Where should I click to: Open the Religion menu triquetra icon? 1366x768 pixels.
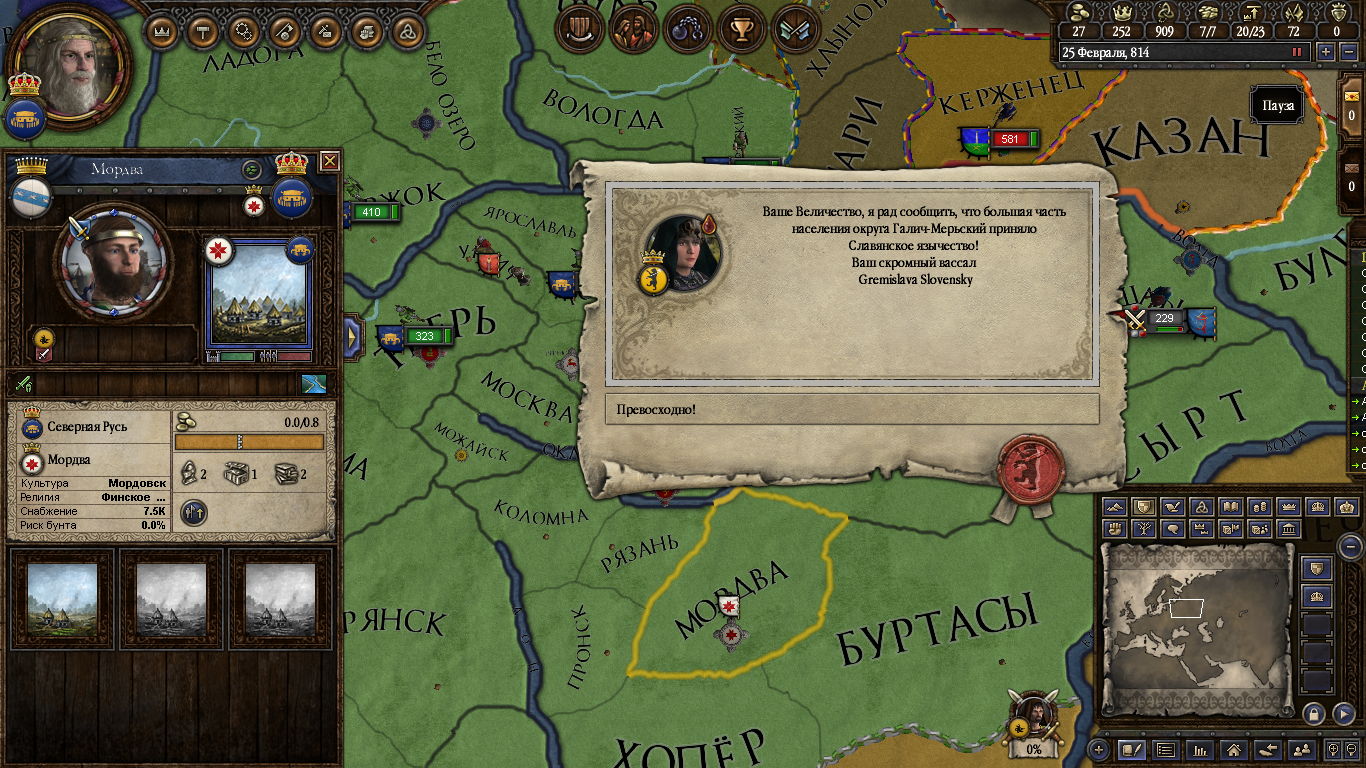coord(407,30)
